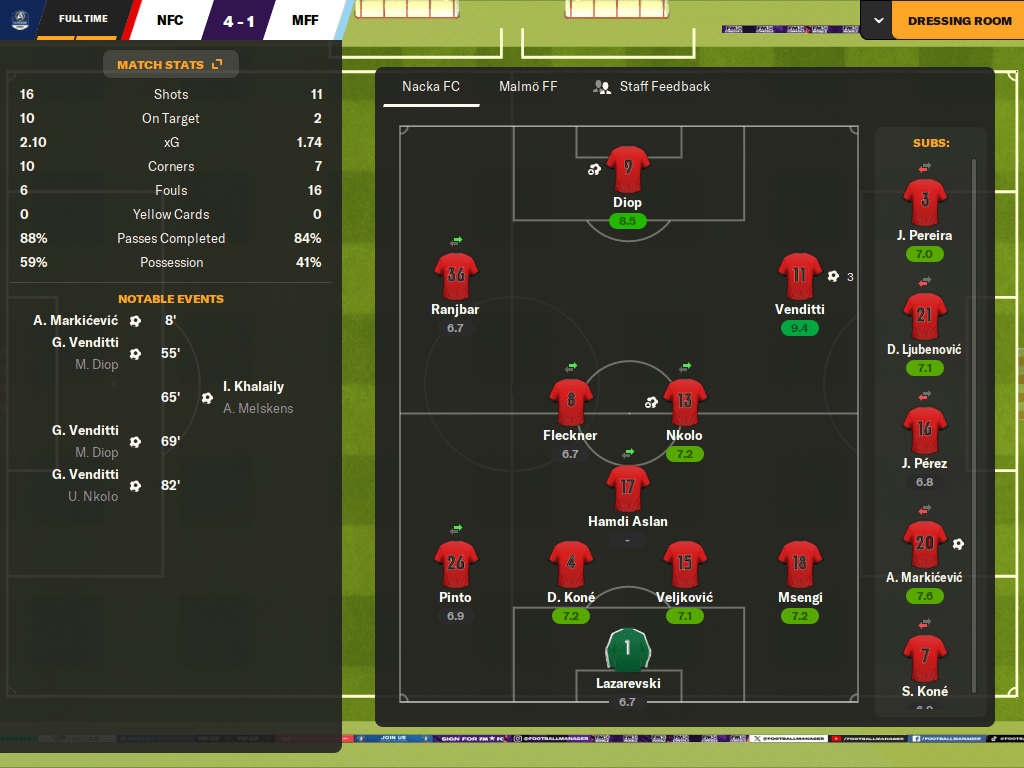Open the dropdown arrow beside Dressing Room
Image resolution: width=1024 pixels, height=768 pixels.
(x=878, y=21)
